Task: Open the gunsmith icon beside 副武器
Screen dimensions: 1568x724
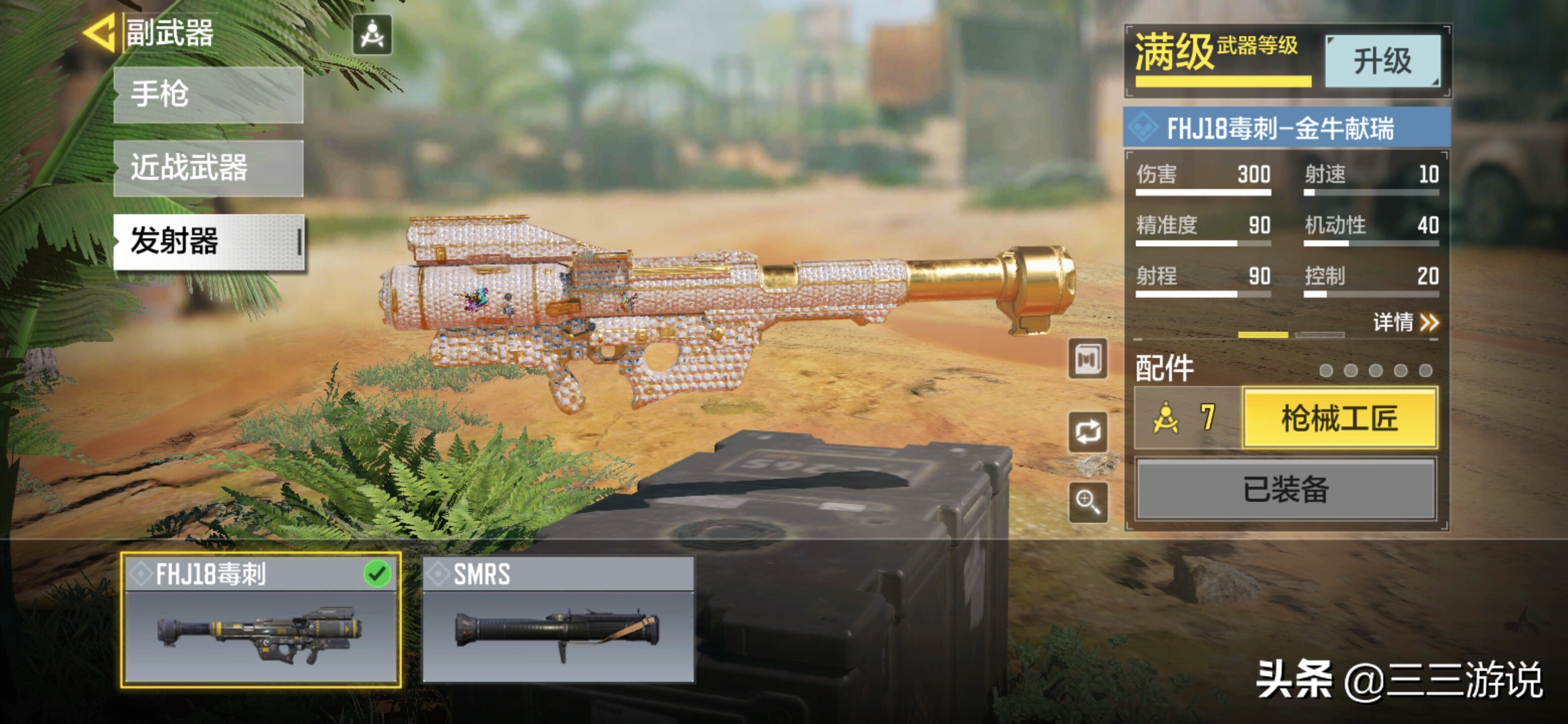Action: pos(372,35)
